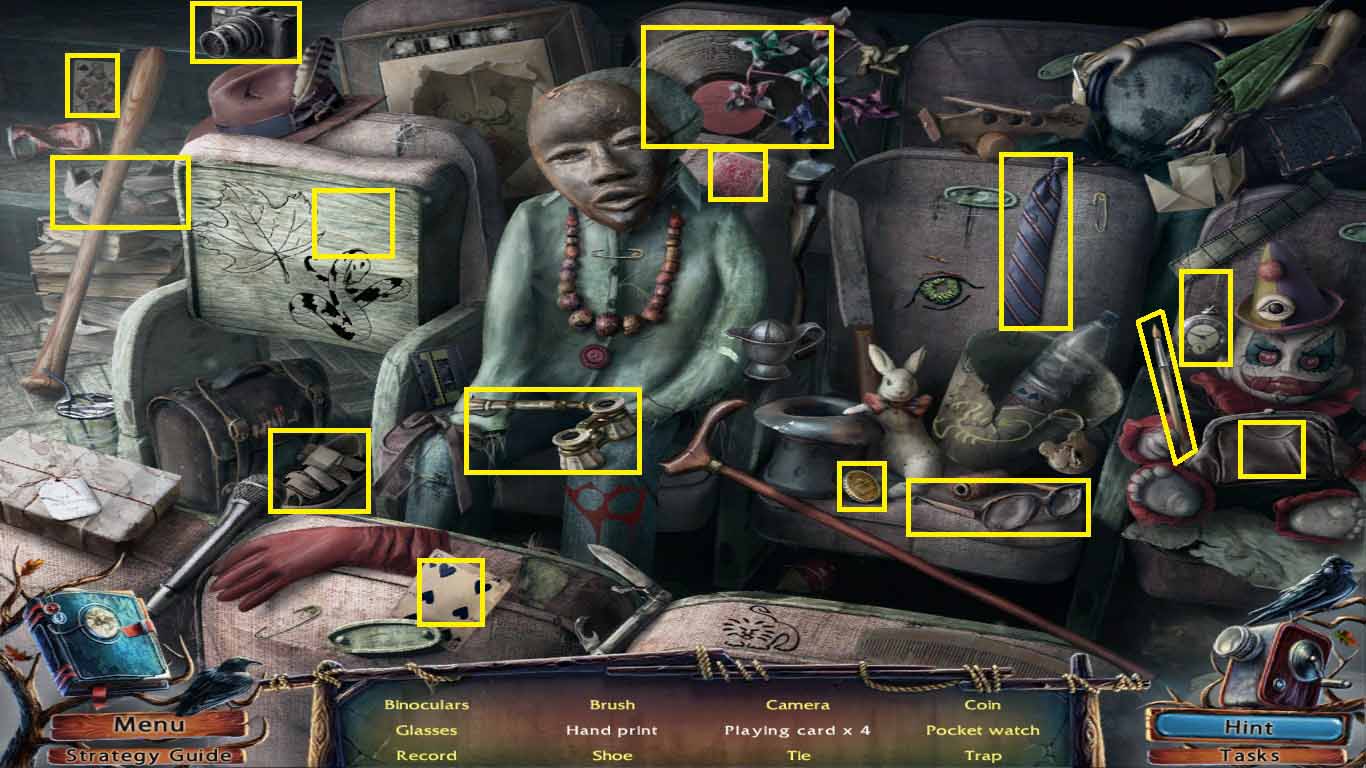Click the Menu button
This screenshot has width=1366, height=768.
point(148,724)
